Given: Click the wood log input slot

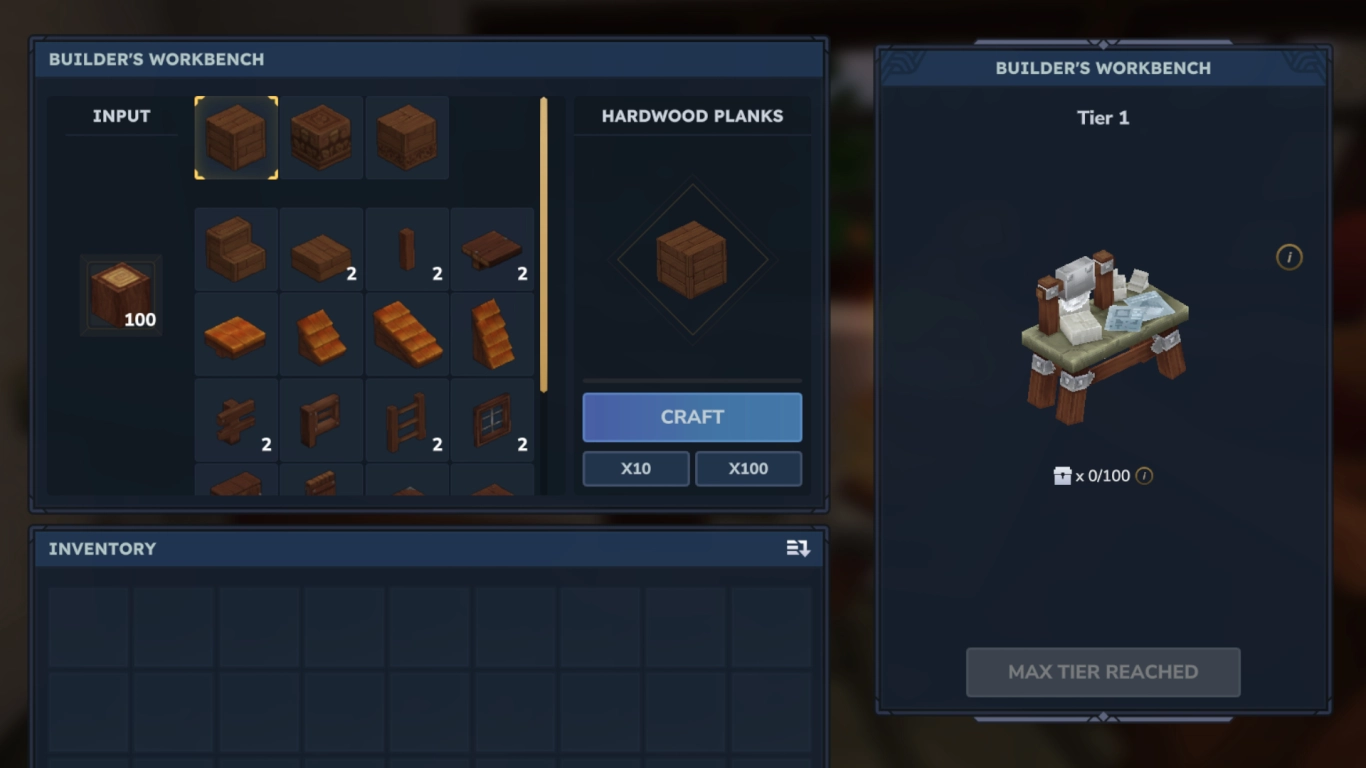Looking at the screenshot, I should 120,295.
